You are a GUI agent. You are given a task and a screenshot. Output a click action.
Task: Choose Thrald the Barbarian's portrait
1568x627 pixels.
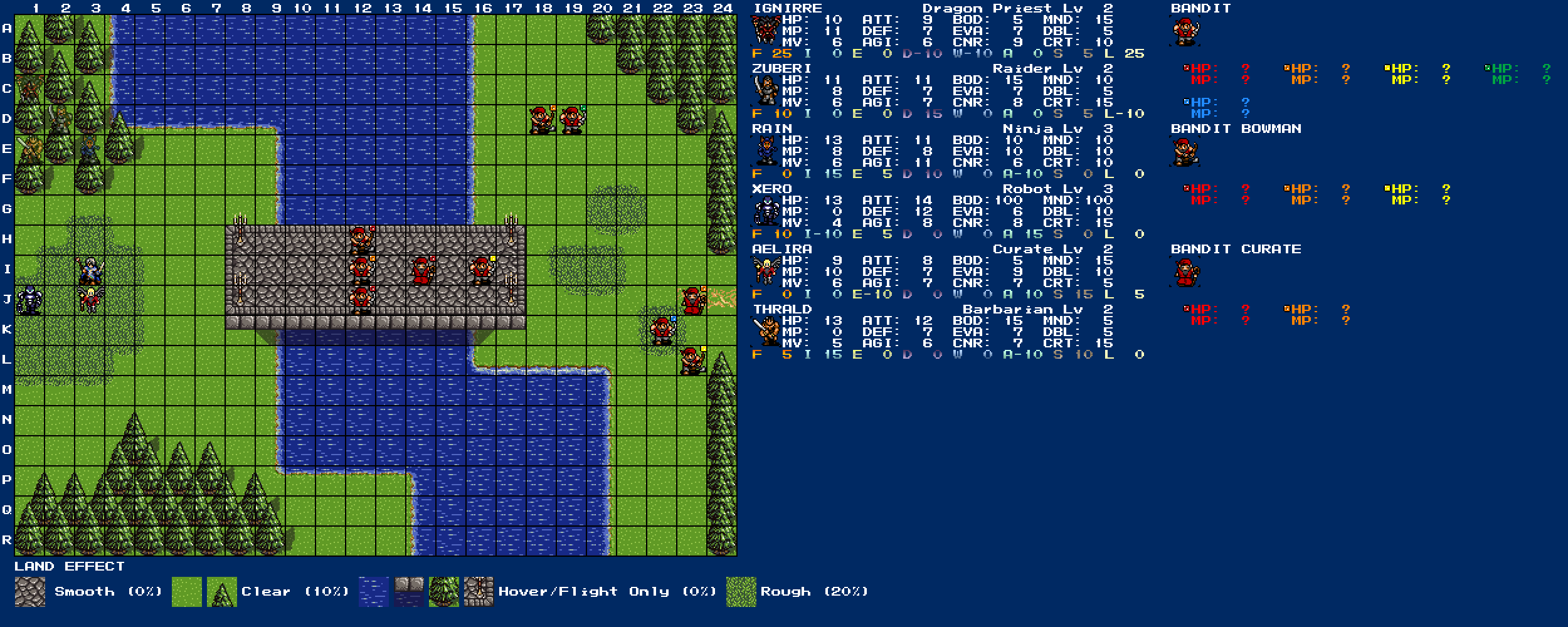click(x=766, y=332)
